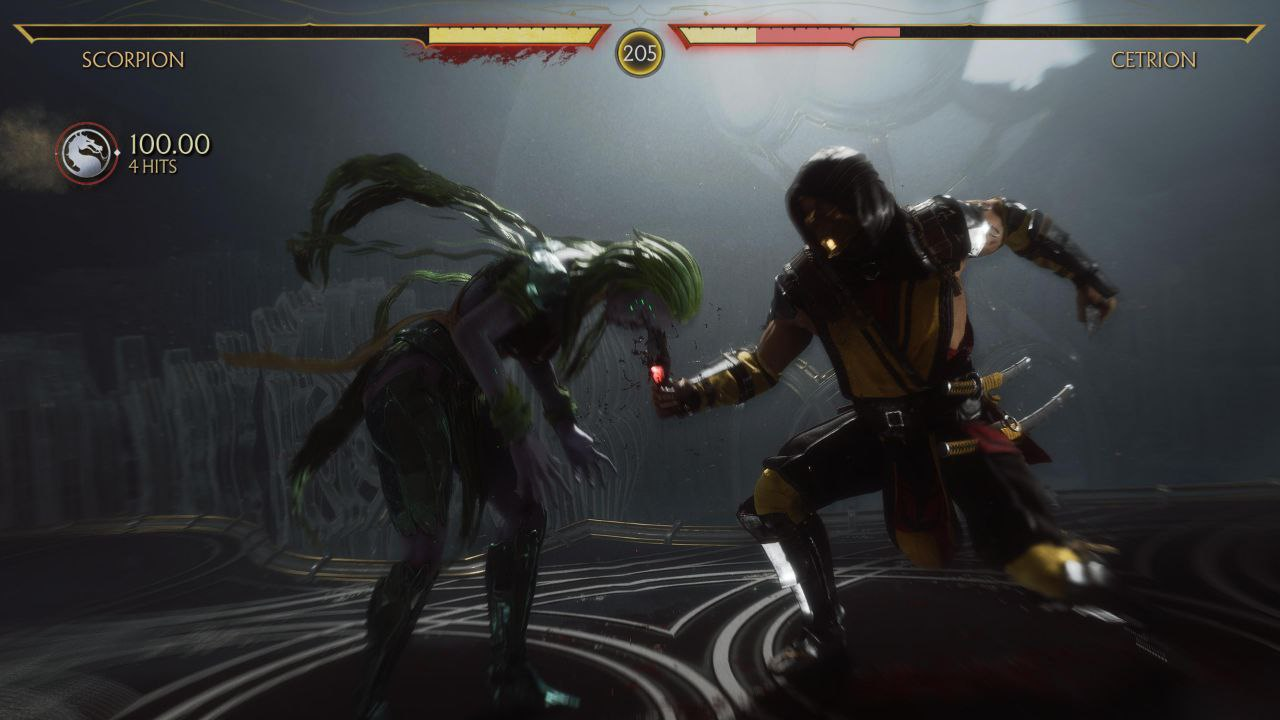
Task: Click the dragon medallion combo icon
Action: pos(85,154)
